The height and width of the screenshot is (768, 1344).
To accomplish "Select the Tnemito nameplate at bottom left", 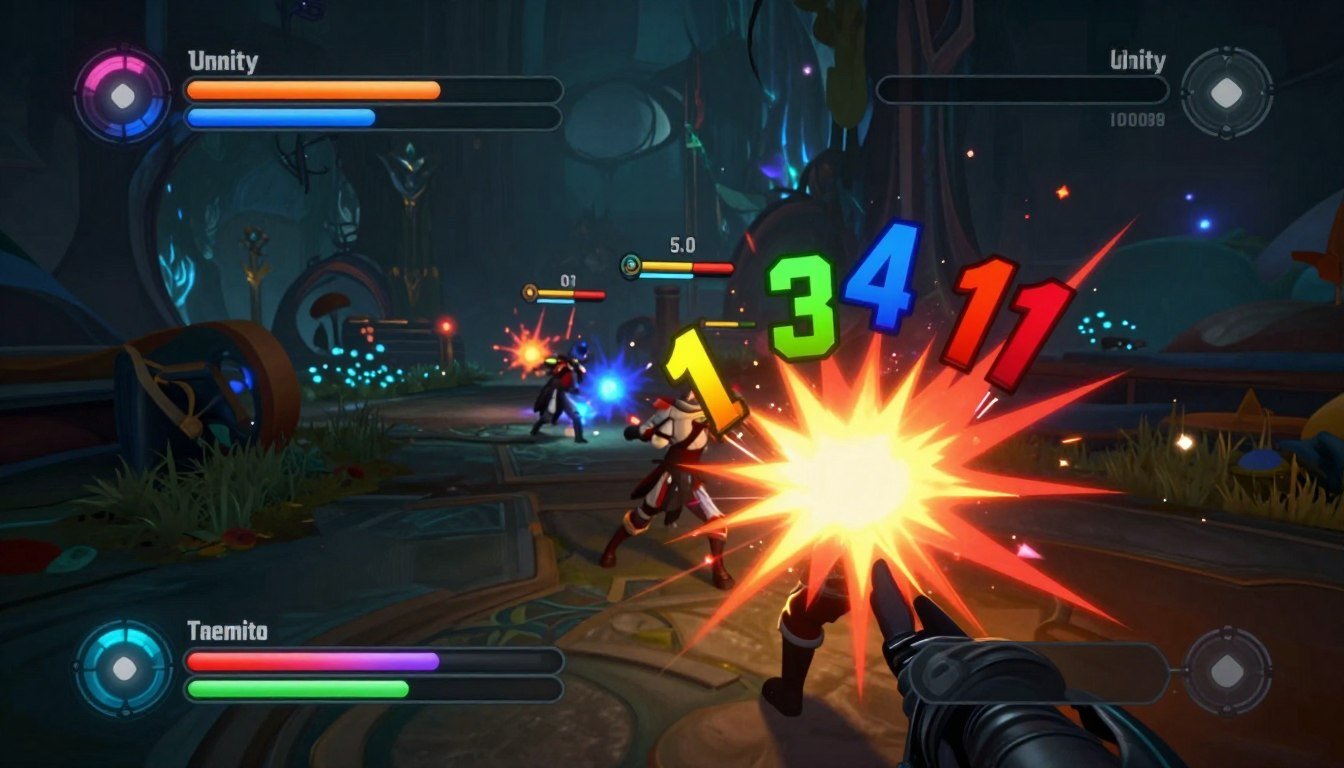I will tap(228, 630).
